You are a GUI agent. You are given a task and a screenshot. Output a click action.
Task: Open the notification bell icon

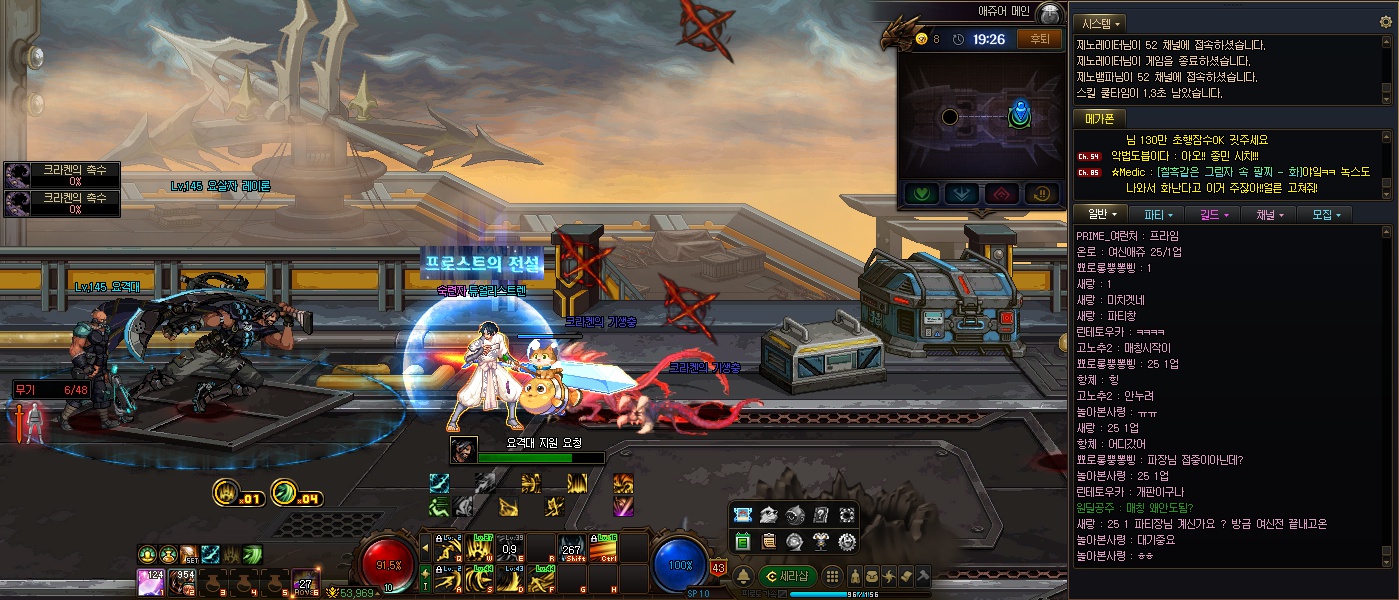pos(744,576)
